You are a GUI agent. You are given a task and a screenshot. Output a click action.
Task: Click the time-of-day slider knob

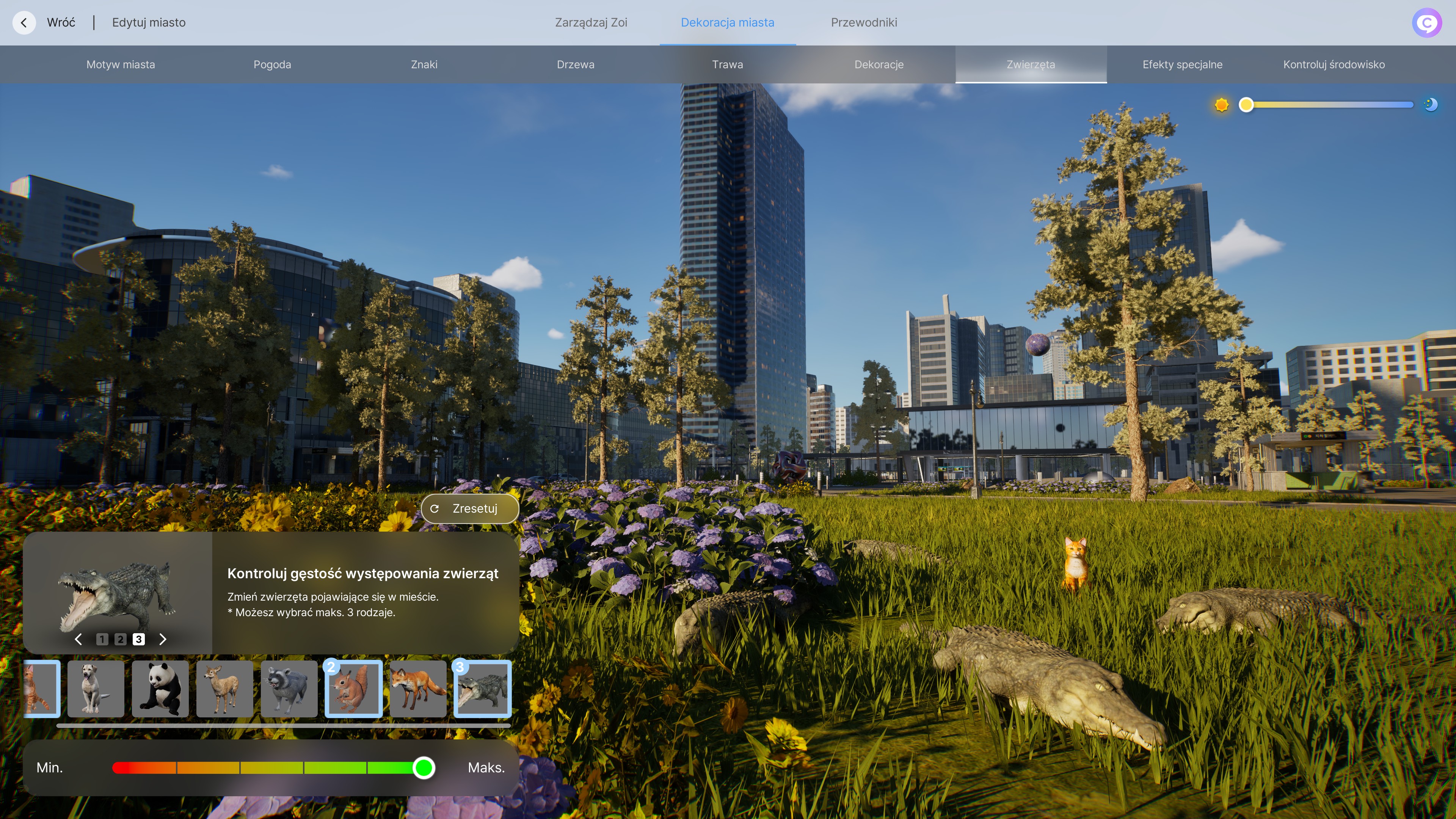click(1246, 105)
